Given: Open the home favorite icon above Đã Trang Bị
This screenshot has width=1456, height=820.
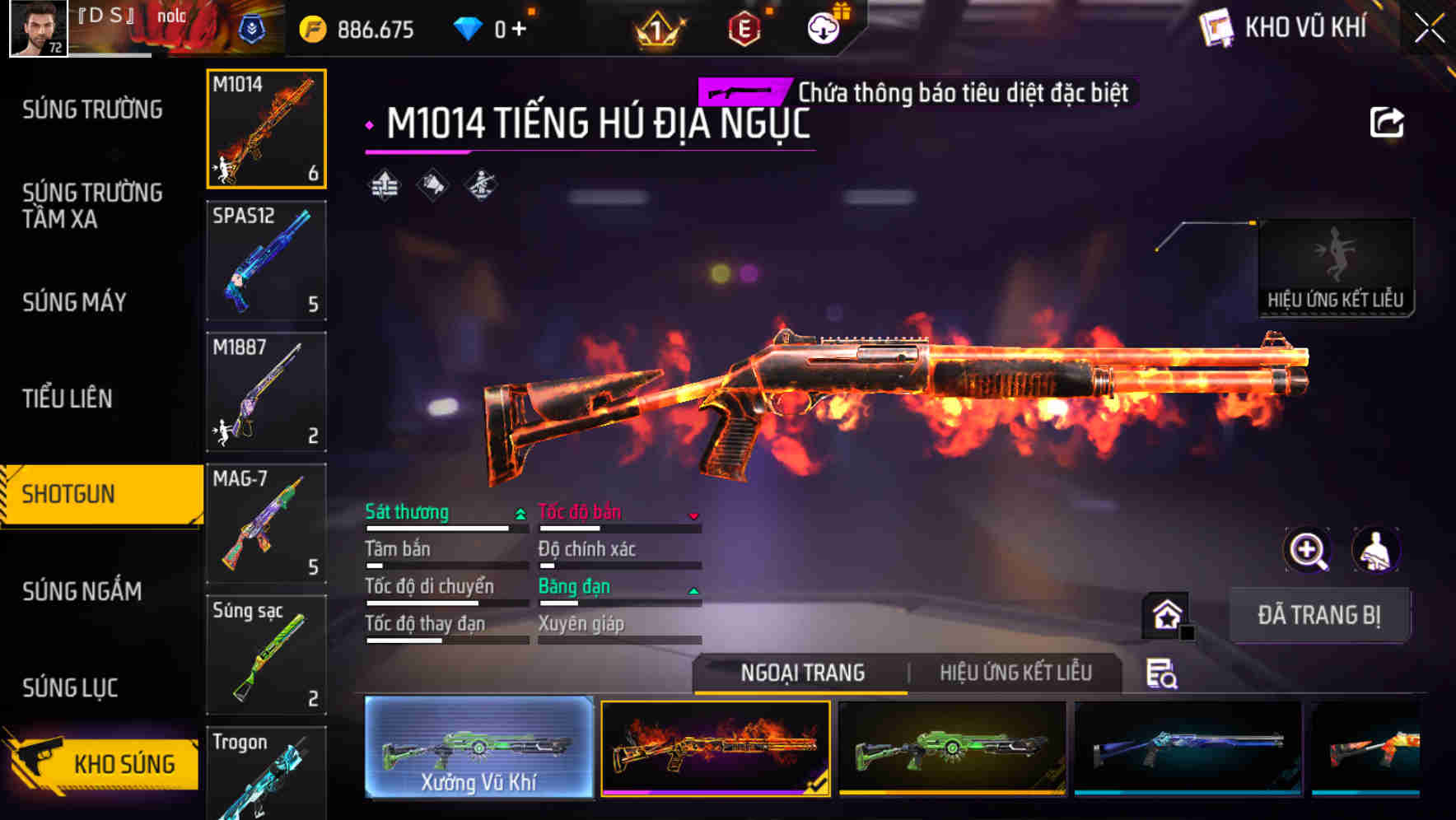Looking at the screenshot, I should click(1164, 616).
